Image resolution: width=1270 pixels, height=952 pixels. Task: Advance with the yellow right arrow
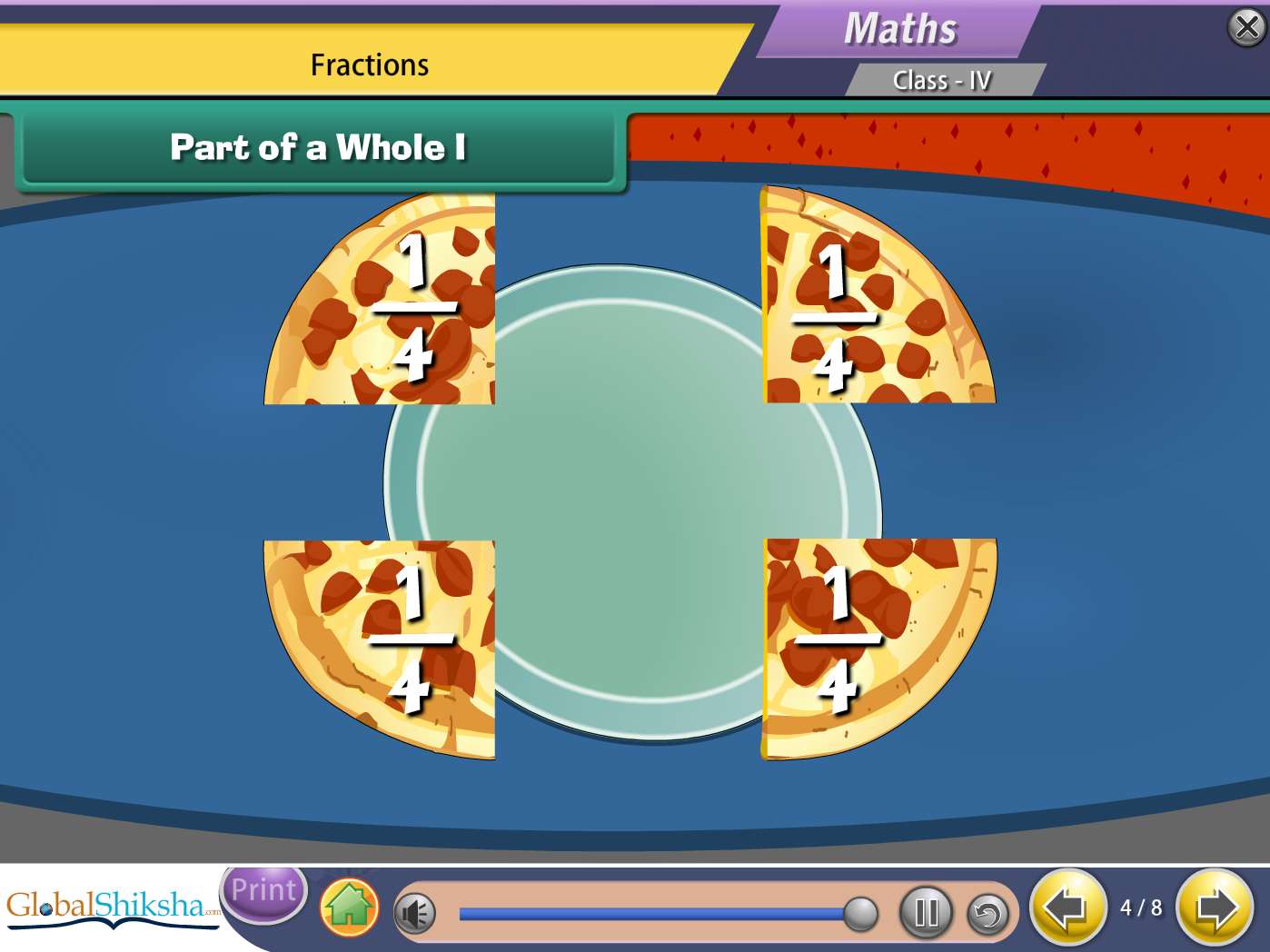point(1215,907)
